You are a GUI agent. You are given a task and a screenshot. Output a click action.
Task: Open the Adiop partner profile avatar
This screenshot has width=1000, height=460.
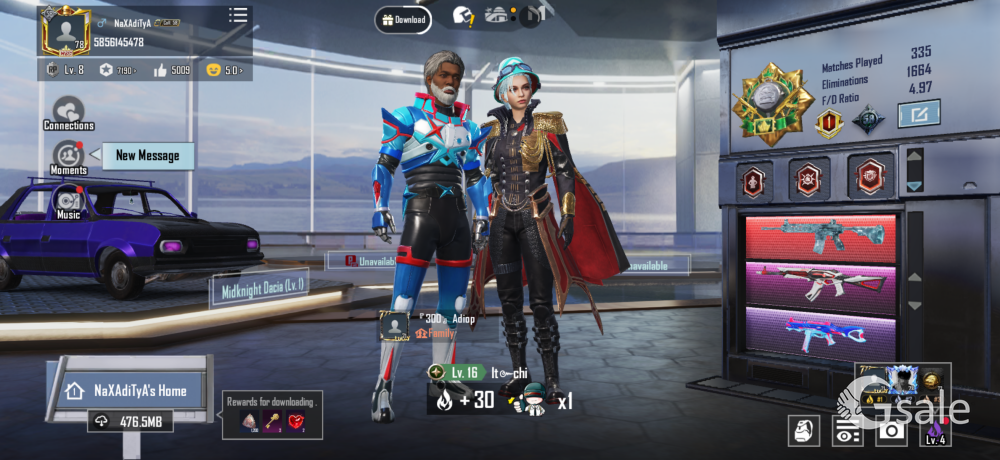[393, 326]
